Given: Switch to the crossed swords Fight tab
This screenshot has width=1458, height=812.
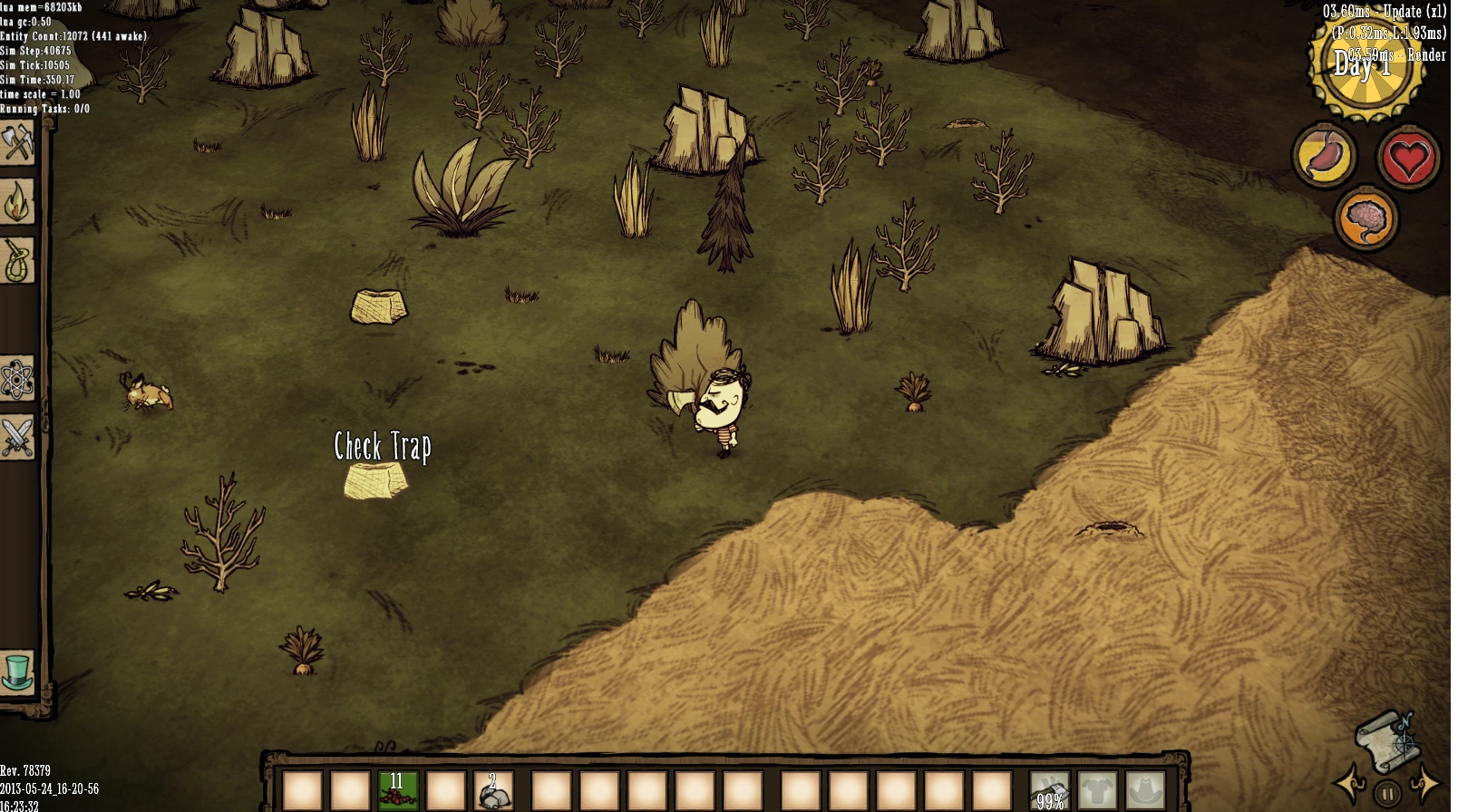Looking at the screenshot, I should [17, 438].
